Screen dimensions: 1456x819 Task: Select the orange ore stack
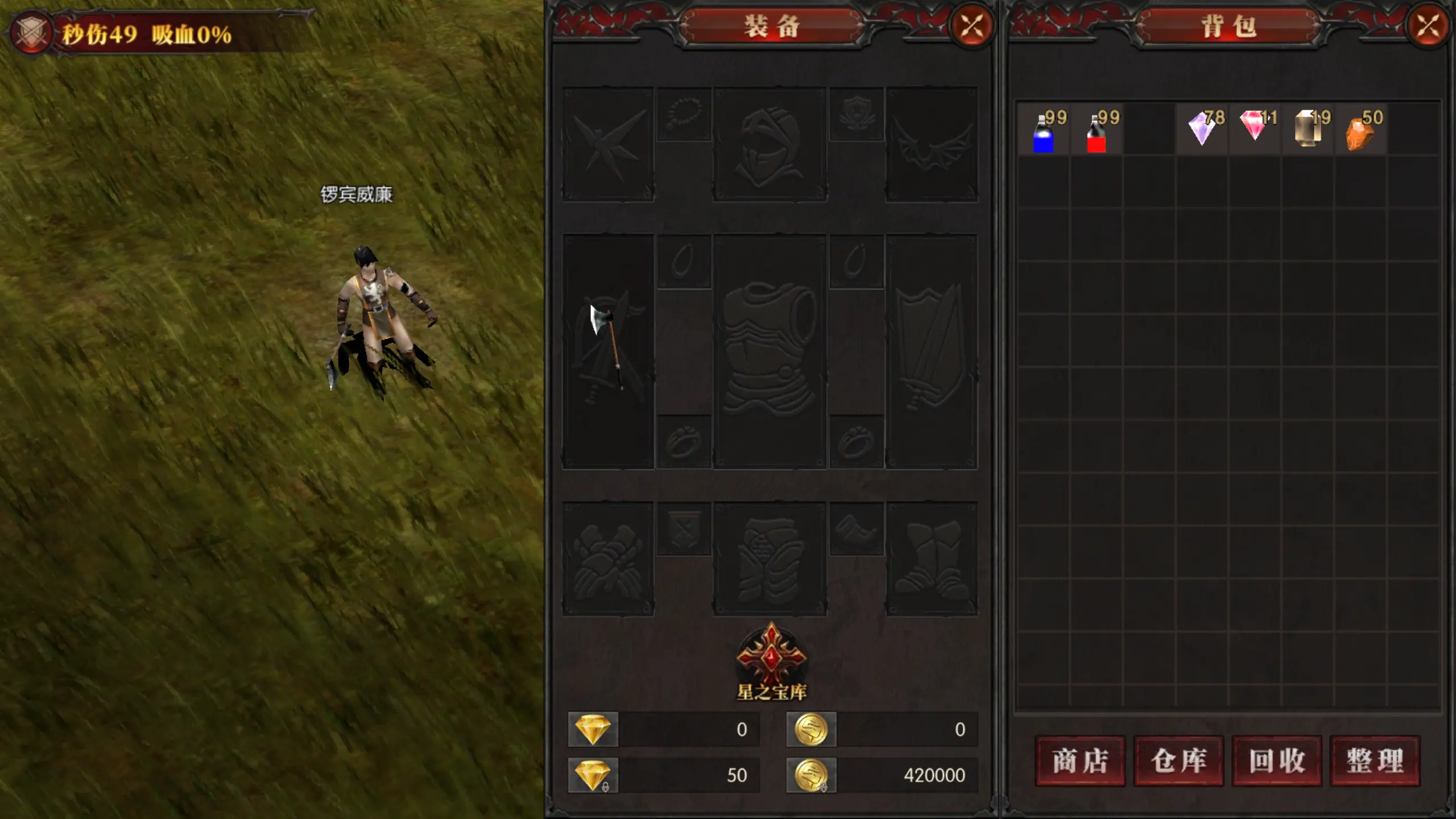coord(1360,131)
